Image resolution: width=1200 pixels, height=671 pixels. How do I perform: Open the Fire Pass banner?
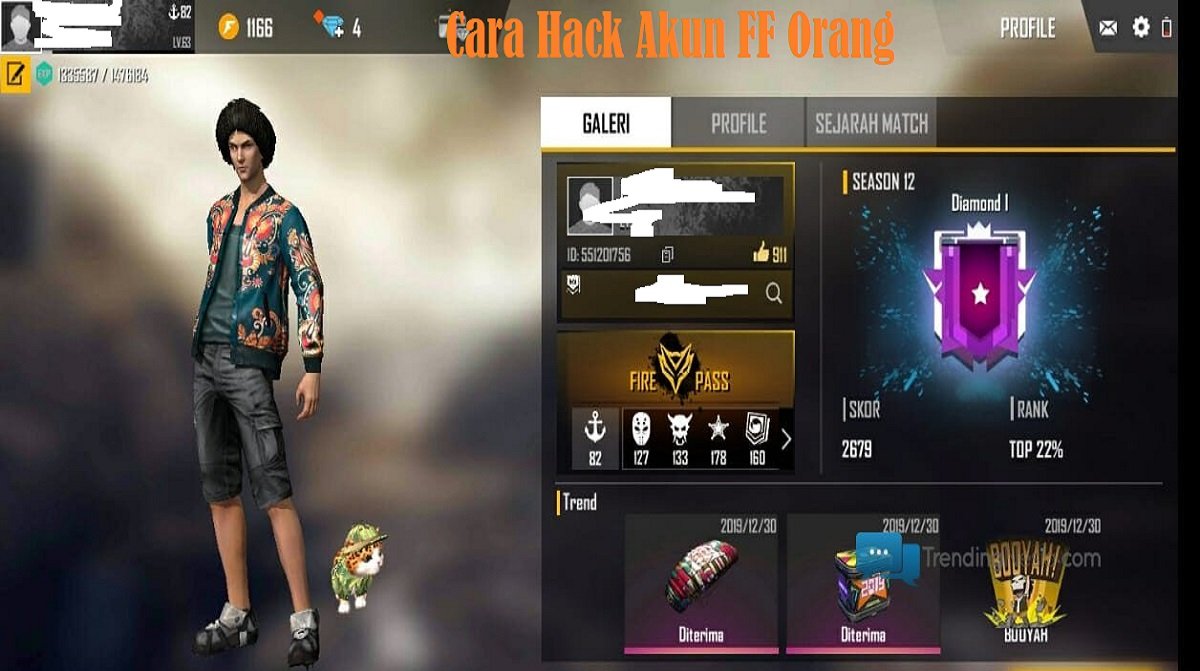pos(676,369)
